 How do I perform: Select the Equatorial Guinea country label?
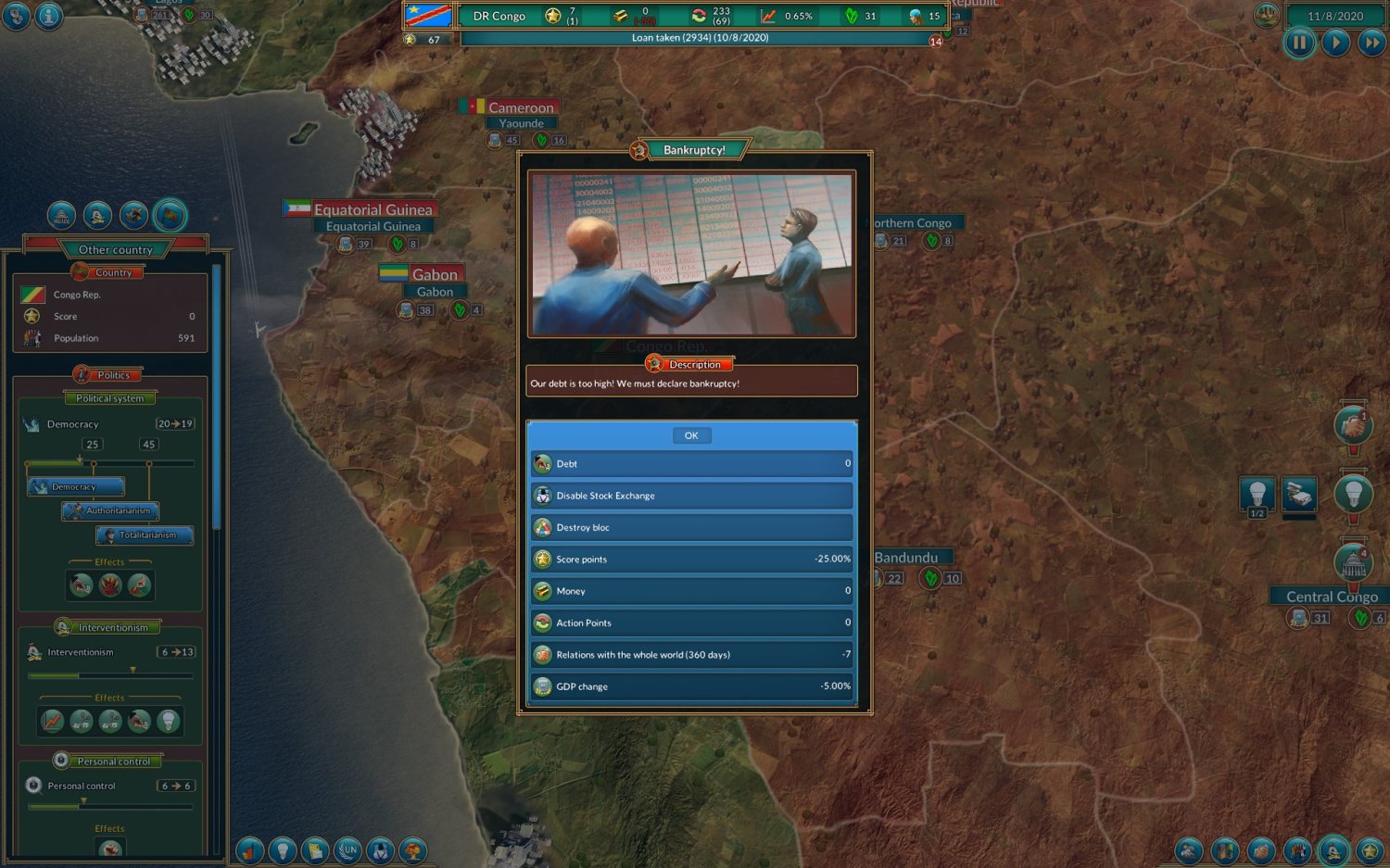point(373,209)
